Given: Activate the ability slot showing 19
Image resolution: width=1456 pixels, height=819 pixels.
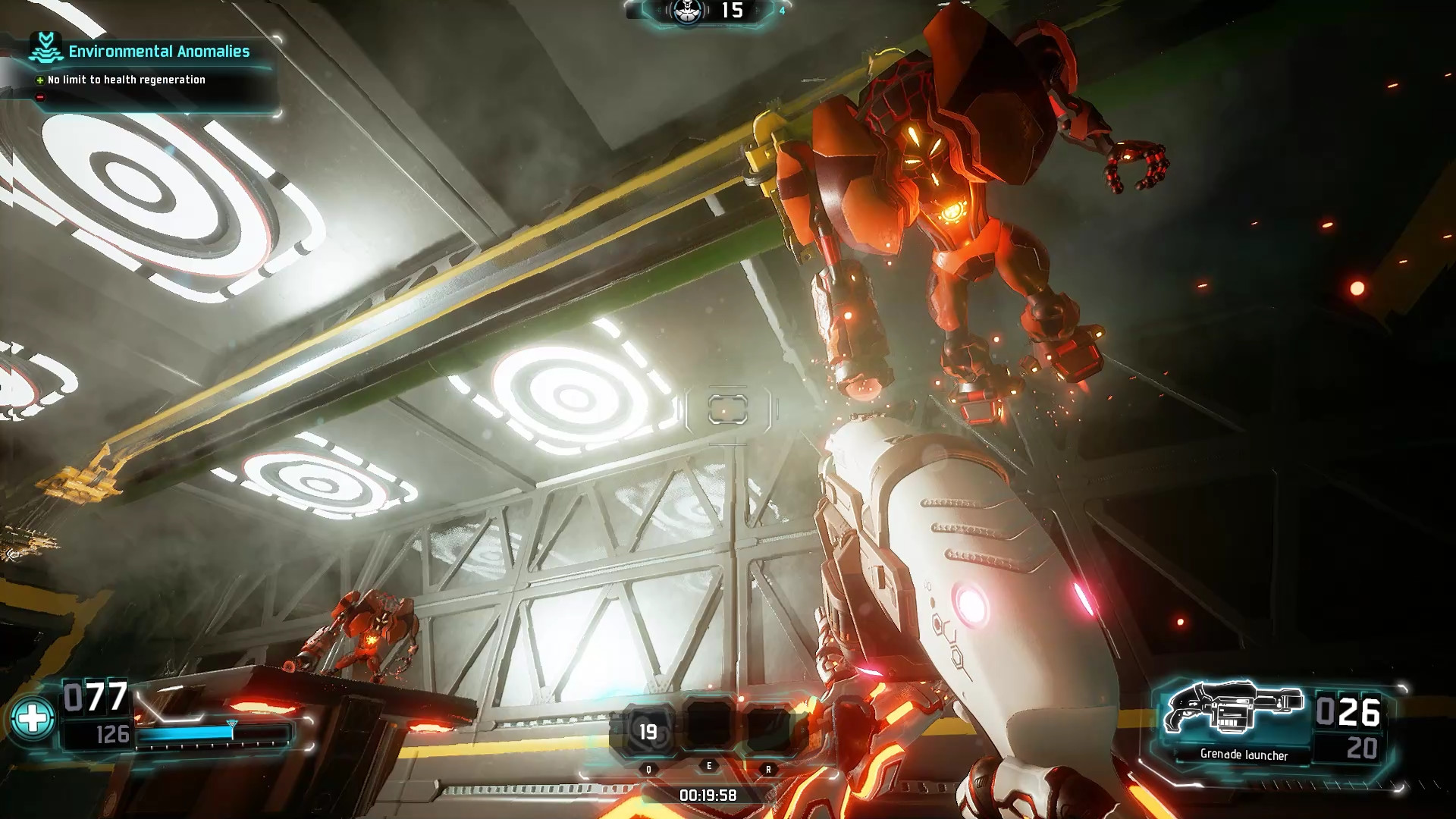Looking at the screenshot, I should pyautogui.click(x=648, y=731).
